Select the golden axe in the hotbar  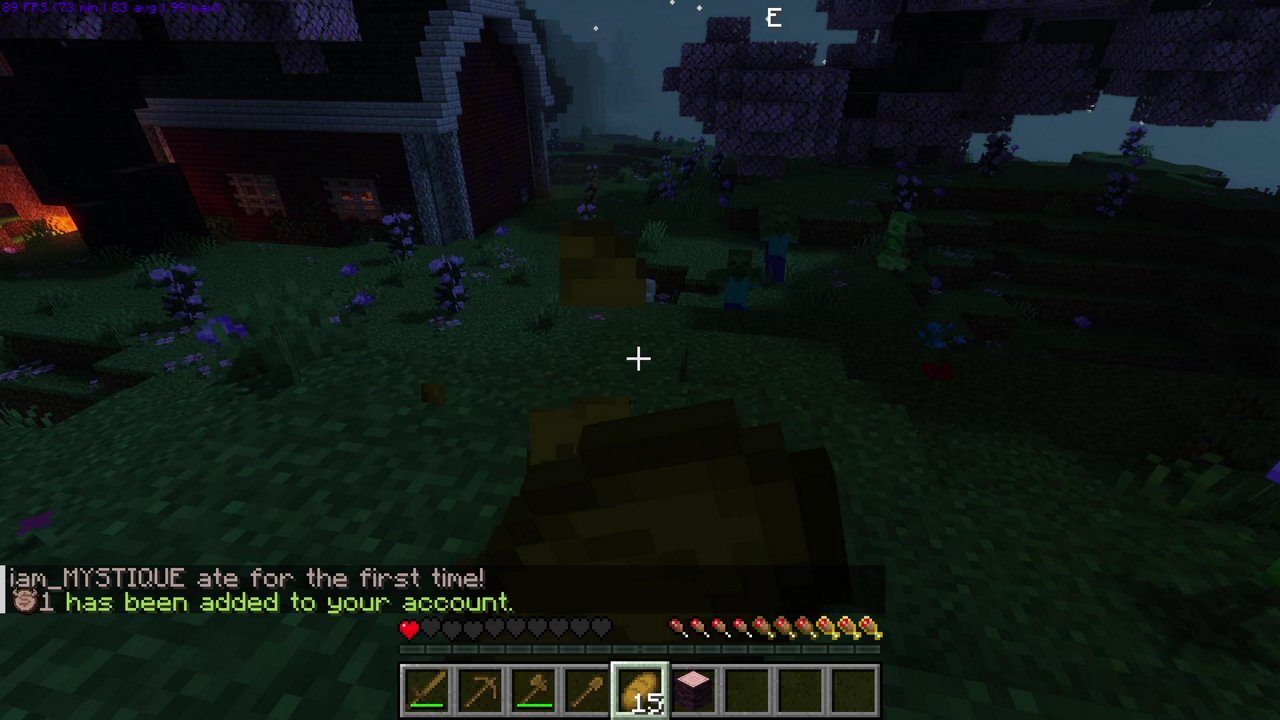pyautogui.click(x=533, y=686)
